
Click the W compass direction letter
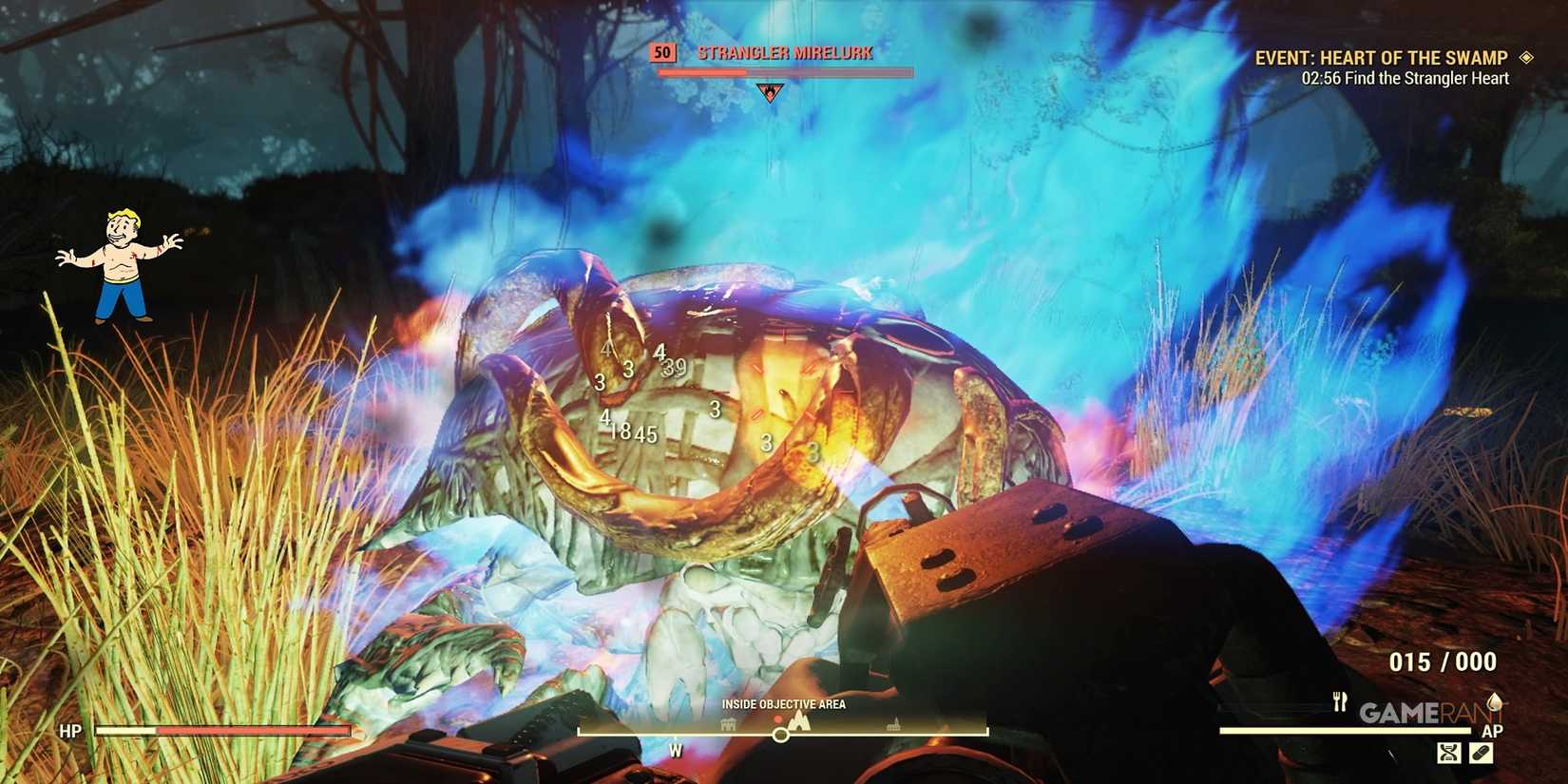point(675,750)
